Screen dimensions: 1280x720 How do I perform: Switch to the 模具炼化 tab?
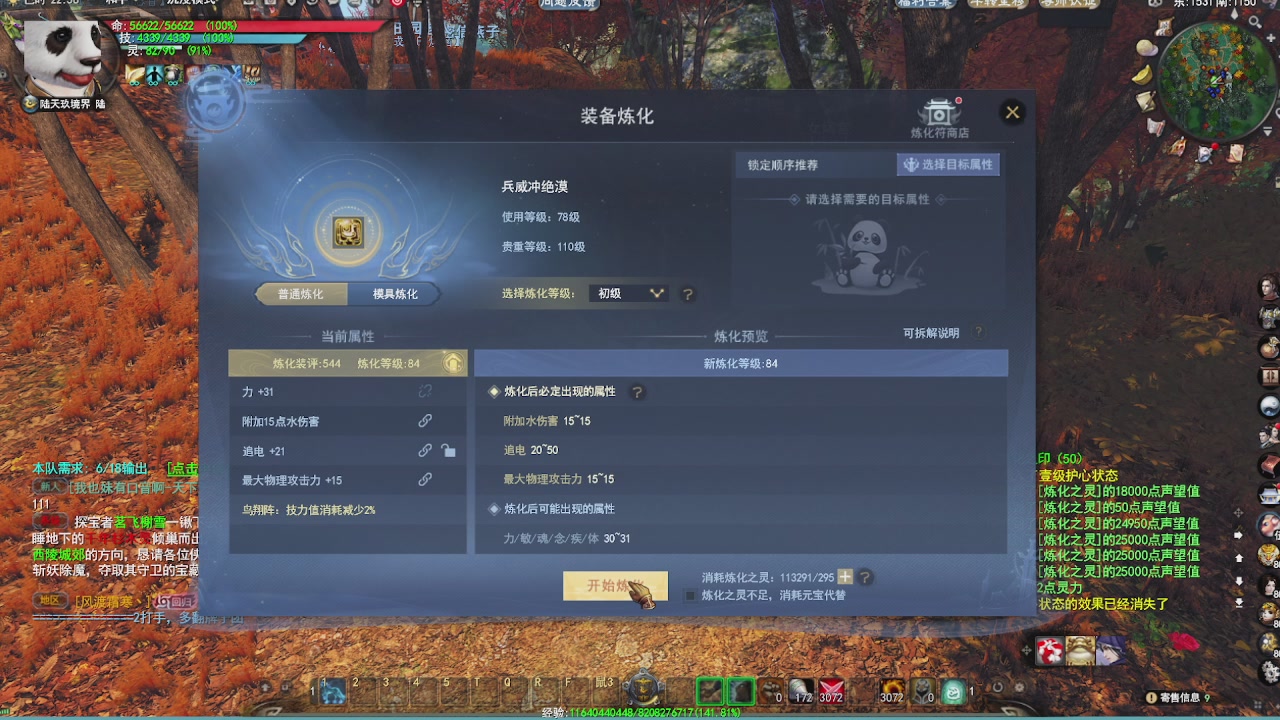[394, 293]
